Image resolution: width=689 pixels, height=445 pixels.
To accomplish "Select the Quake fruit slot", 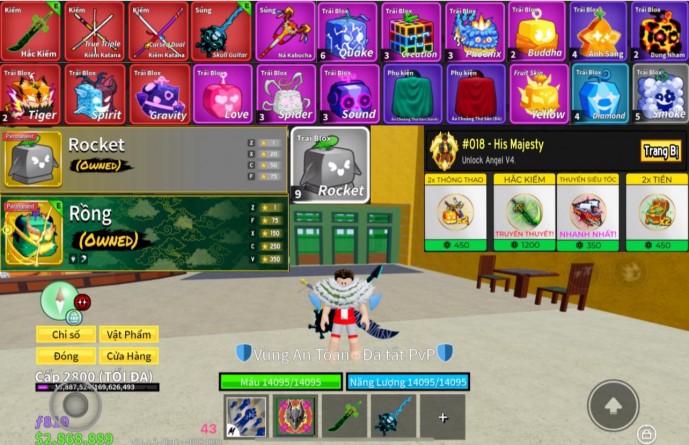I will click(x=349, y=32).
